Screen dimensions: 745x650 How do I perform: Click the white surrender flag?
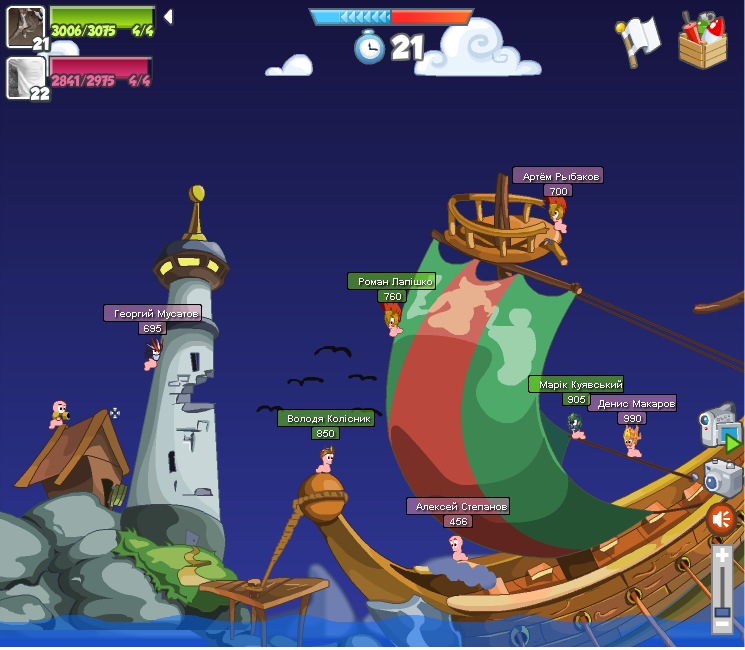click(638, 40)
